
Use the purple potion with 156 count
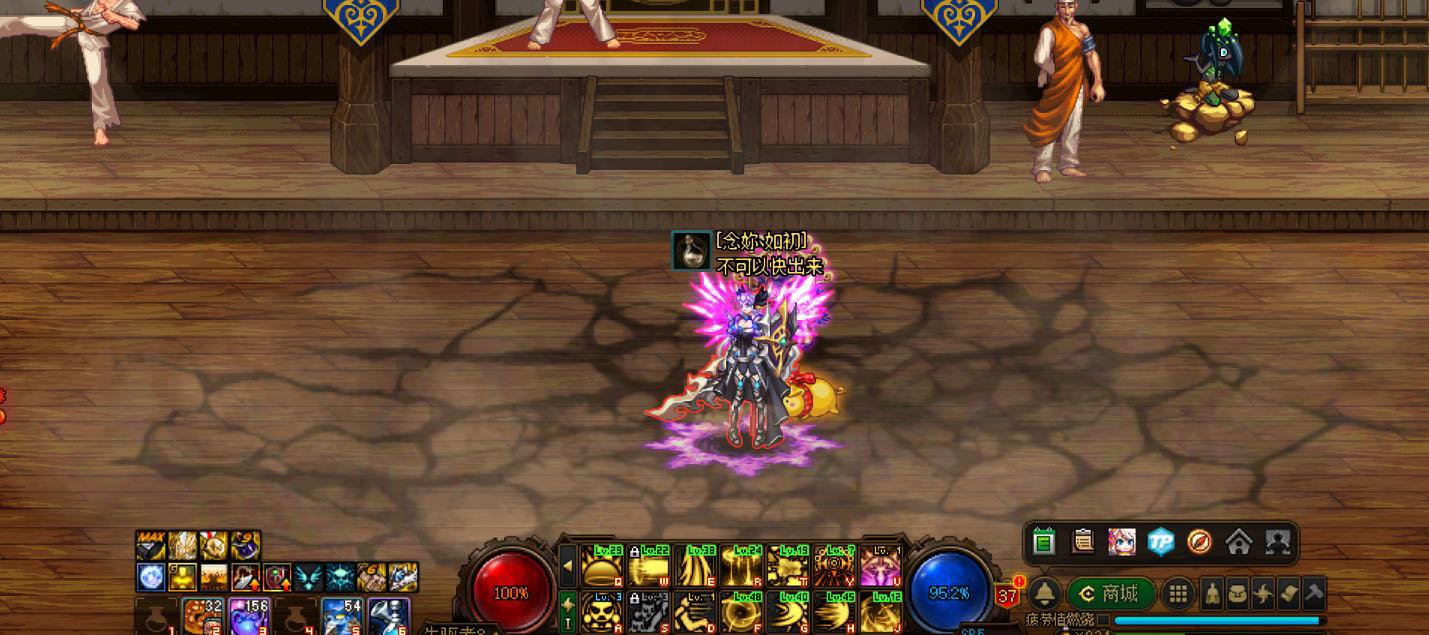249,616
